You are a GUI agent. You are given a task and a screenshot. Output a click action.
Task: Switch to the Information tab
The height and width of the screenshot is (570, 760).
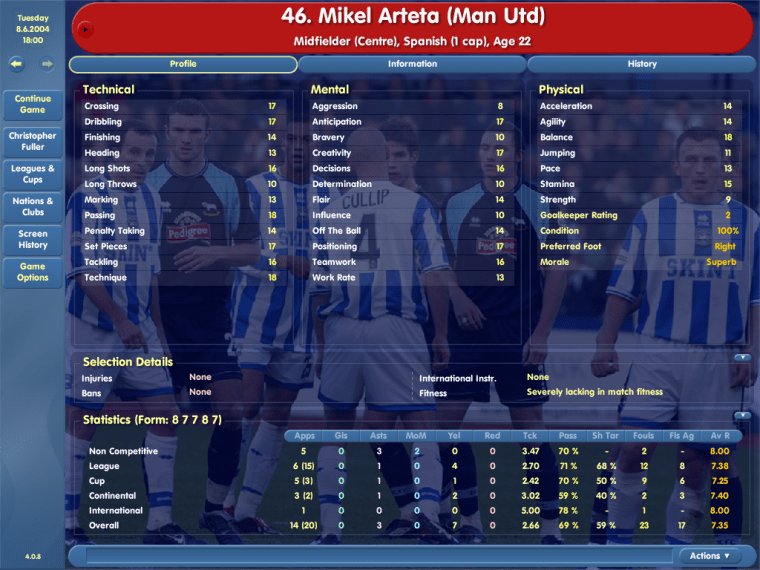pyautogui.click(x=412, y=64)
